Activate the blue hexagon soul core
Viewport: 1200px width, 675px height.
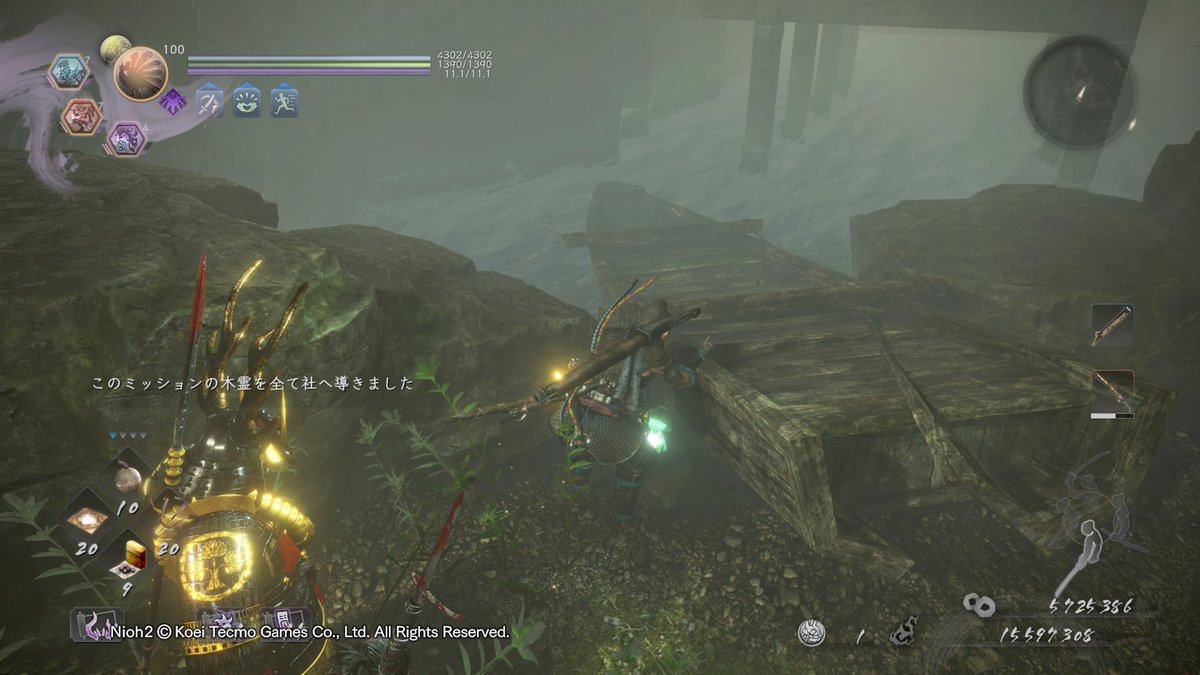click(69, 71)
